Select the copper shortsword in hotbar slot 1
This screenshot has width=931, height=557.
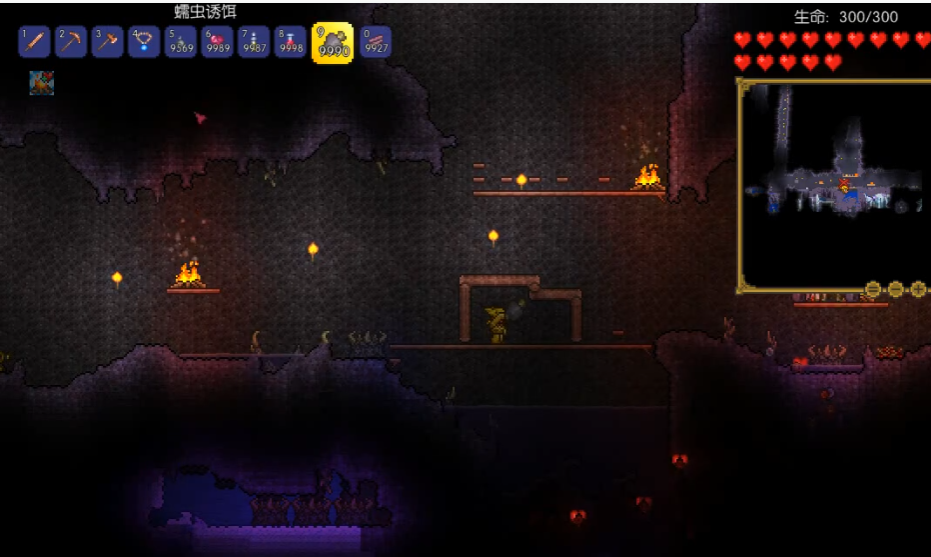tap(35, 42)
